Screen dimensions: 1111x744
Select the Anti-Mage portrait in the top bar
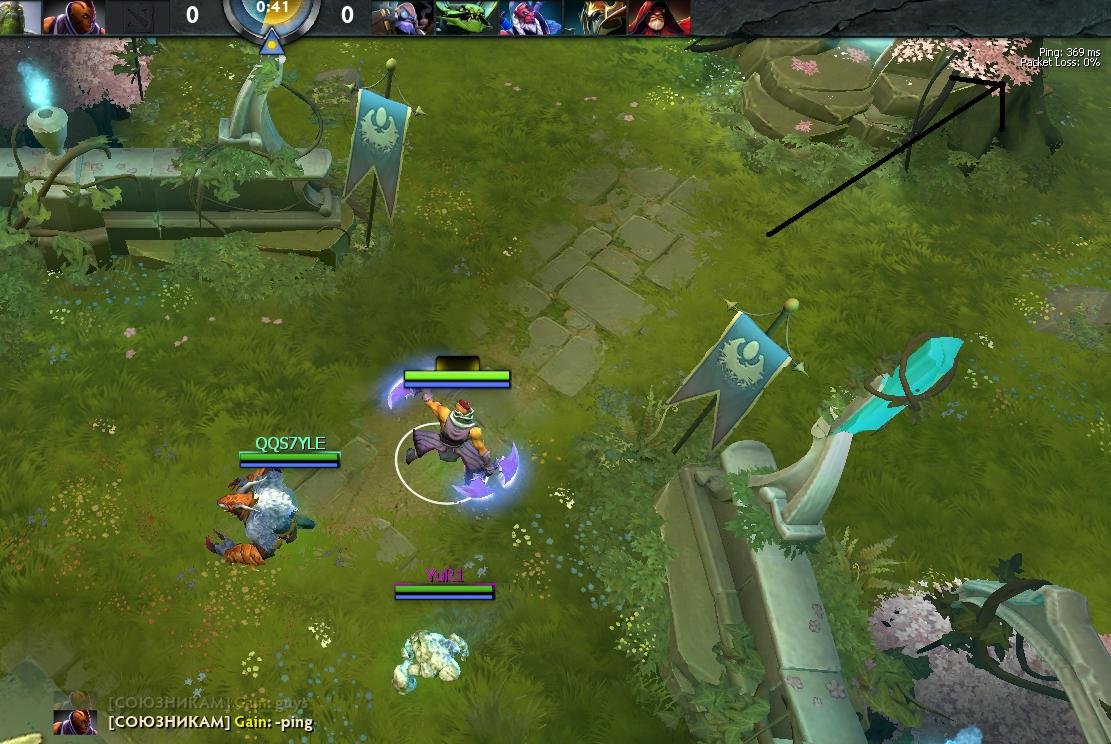(73, 16)
